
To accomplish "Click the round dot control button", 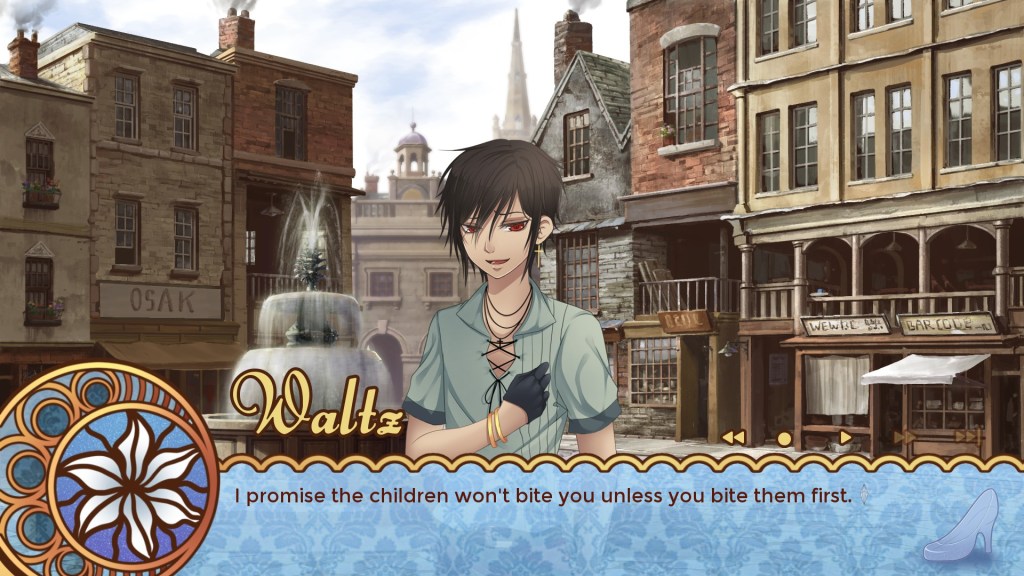I will pyautogui.click(x=784, y=438).
